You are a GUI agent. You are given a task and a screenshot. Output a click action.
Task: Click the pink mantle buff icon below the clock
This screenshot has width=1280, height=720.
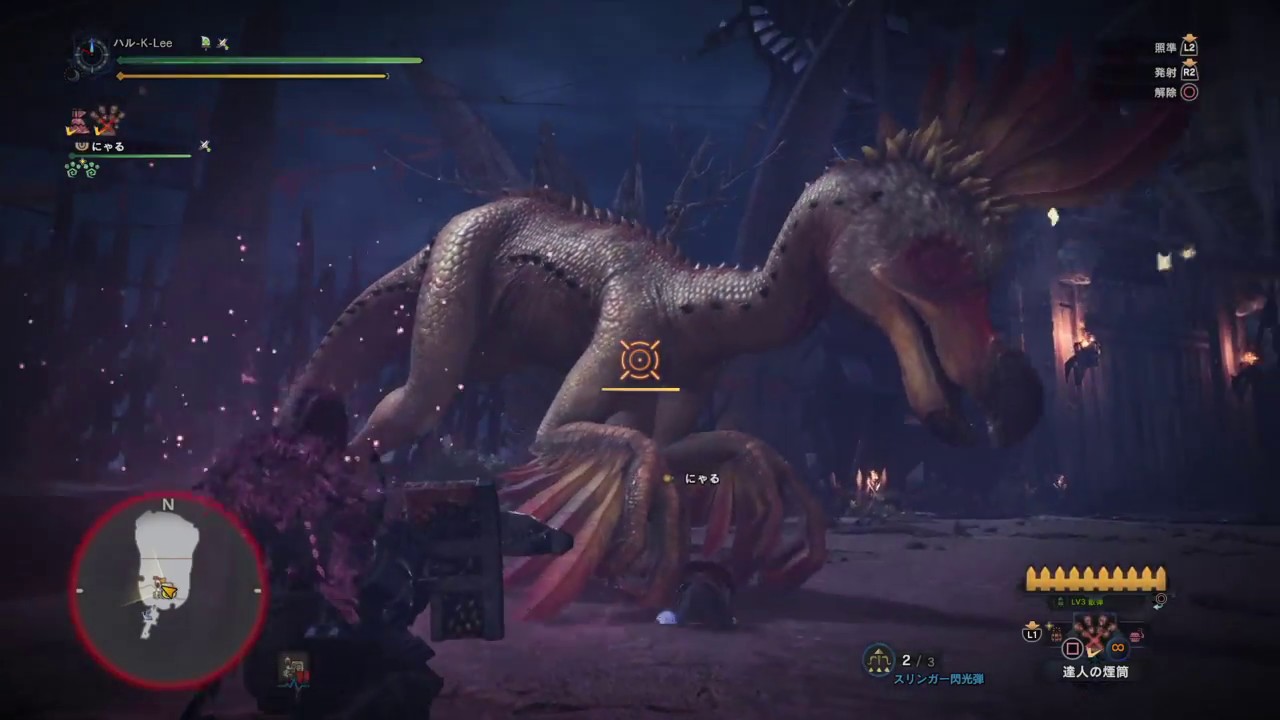pos(77,121)
